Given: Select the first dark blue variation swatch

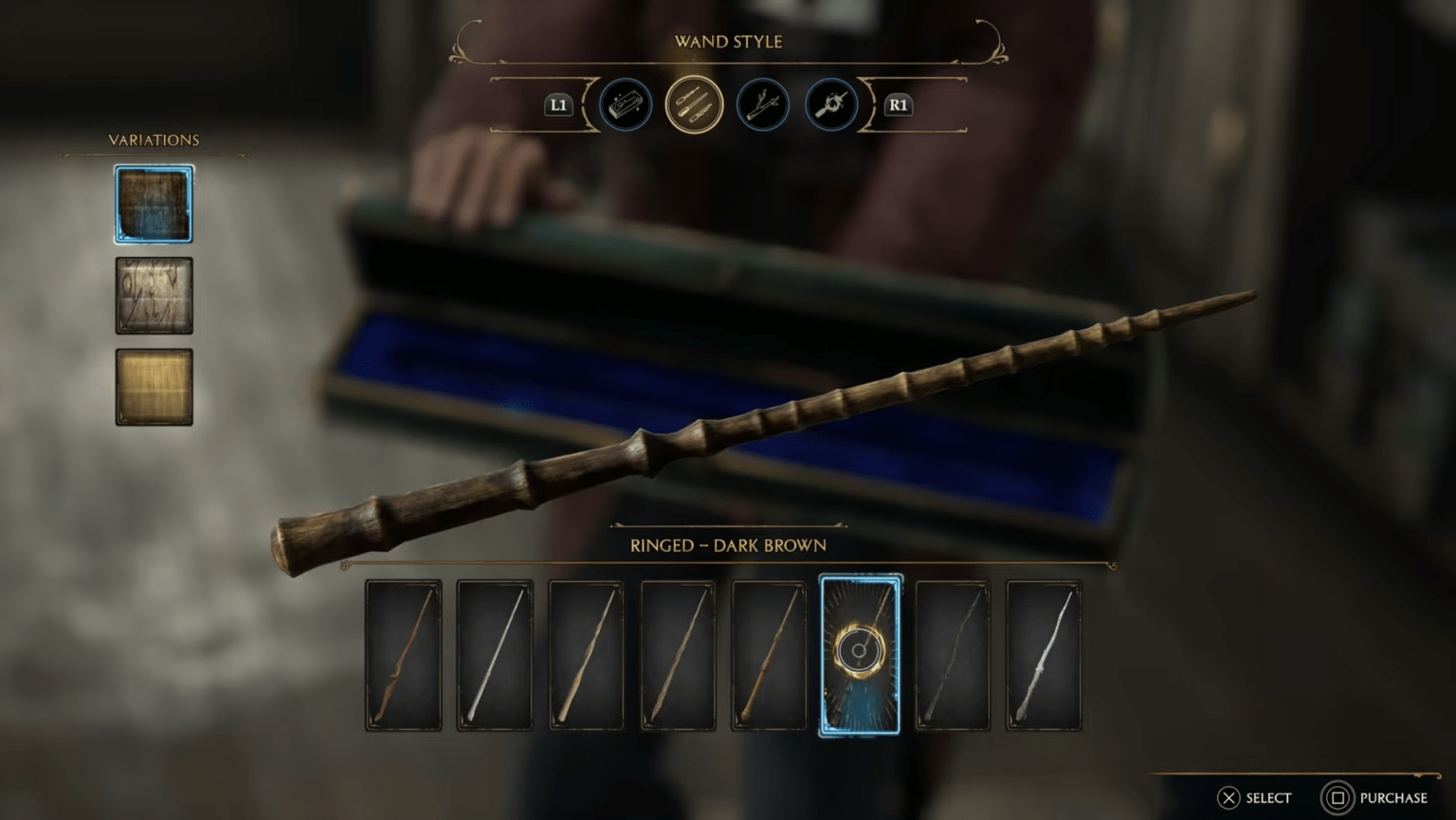Looking at the screenshot, I should point(153,203).
